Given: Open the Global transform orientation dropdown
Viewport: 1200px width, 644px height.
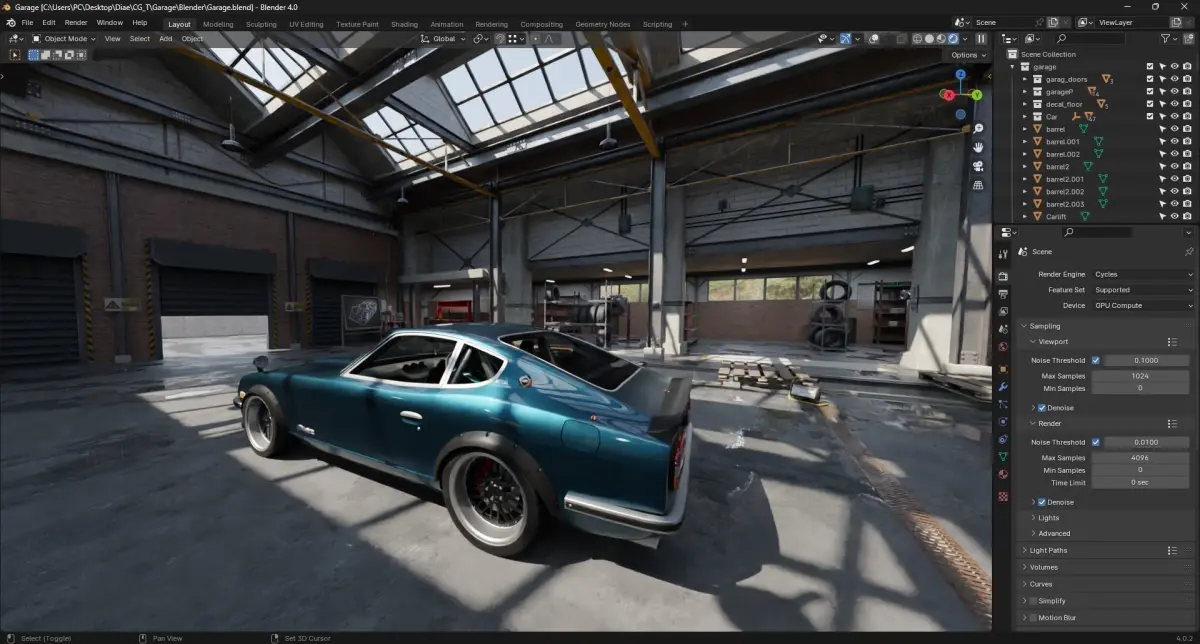Looking at the screenshot, I should point(443,39).
